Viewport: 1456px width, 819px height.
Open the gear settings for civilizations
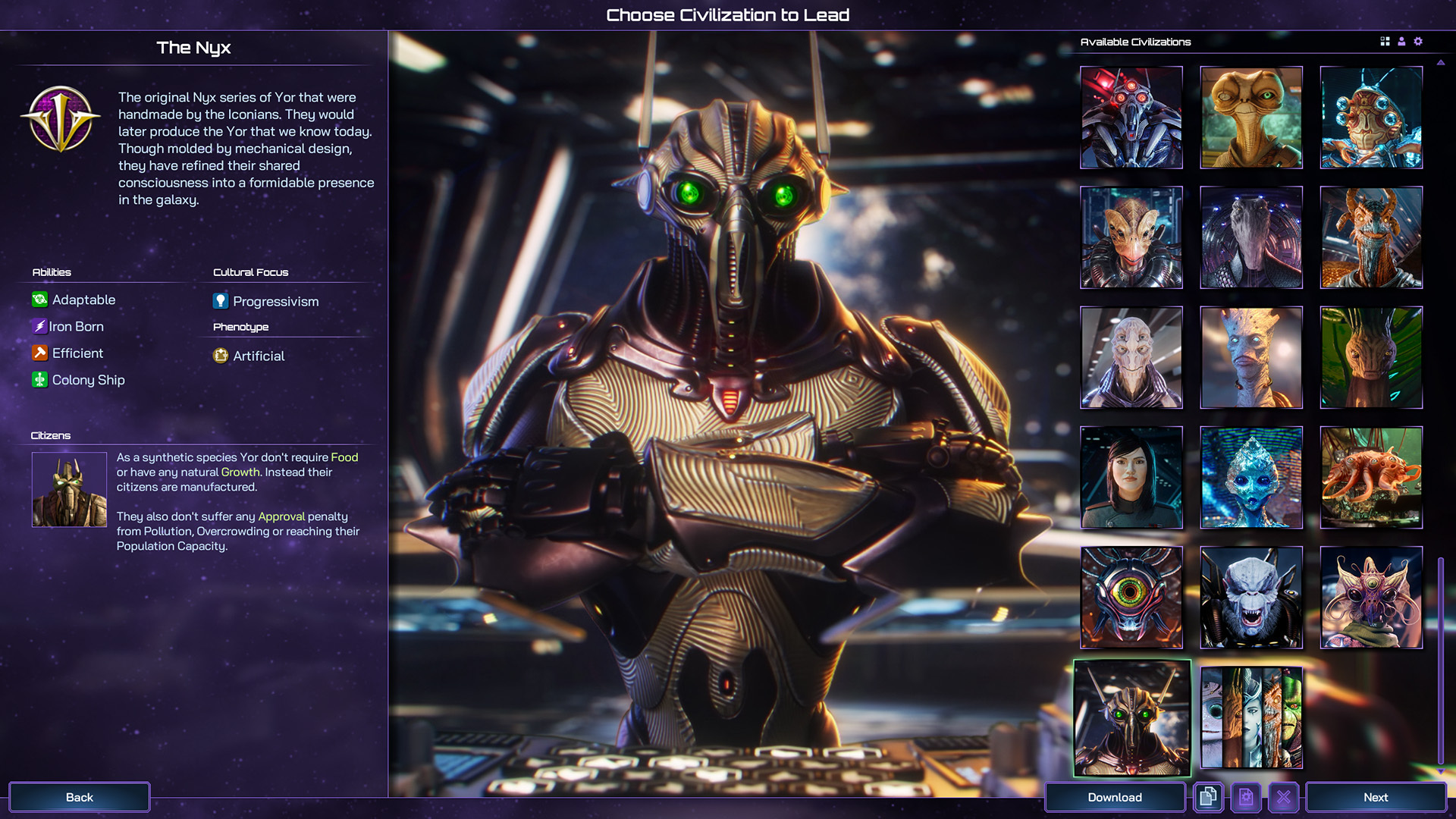[1418, 42]
